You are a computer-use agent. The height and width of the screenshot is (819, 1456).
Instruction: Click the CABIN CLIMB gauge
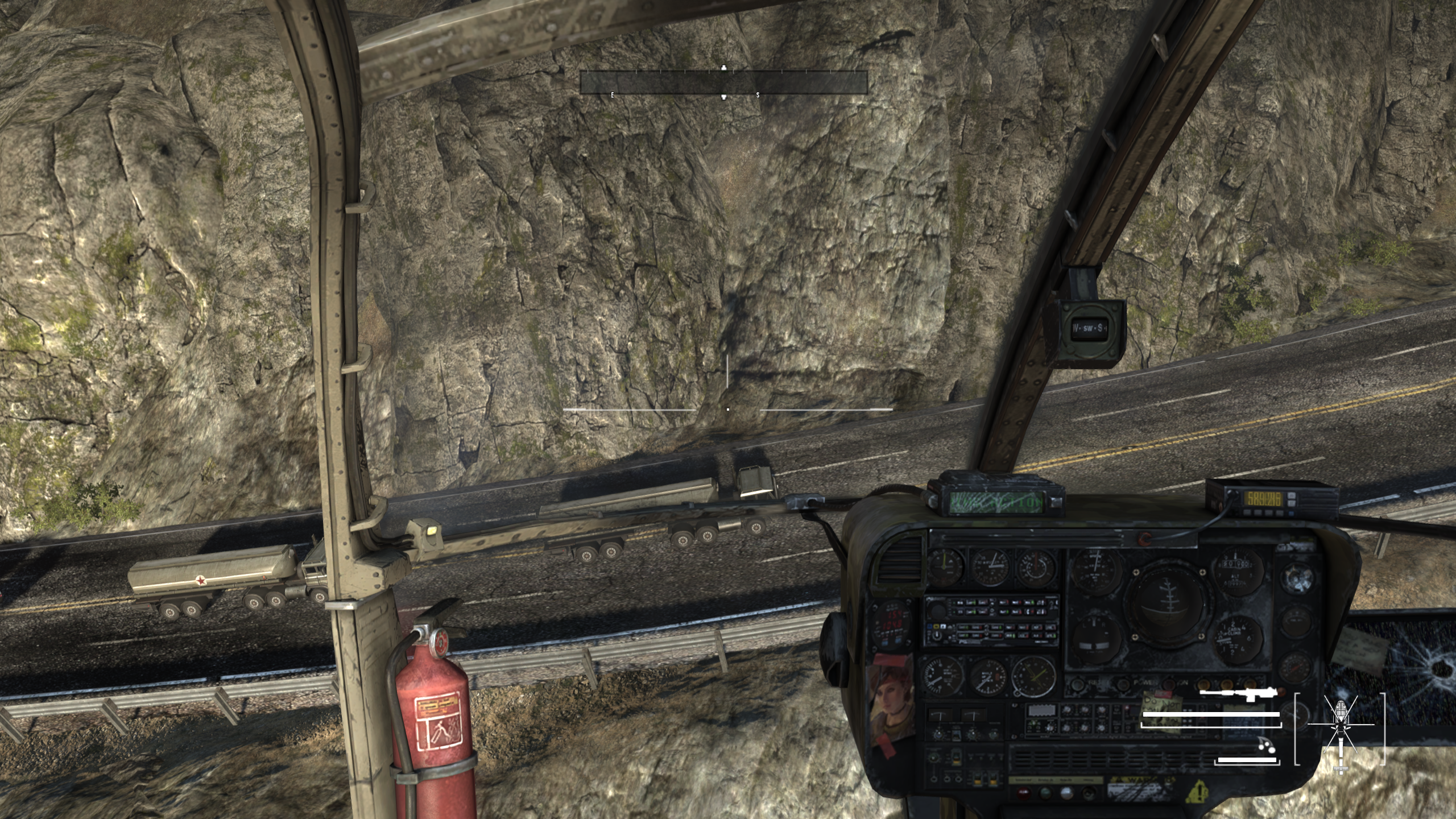tap(1236, 637)
